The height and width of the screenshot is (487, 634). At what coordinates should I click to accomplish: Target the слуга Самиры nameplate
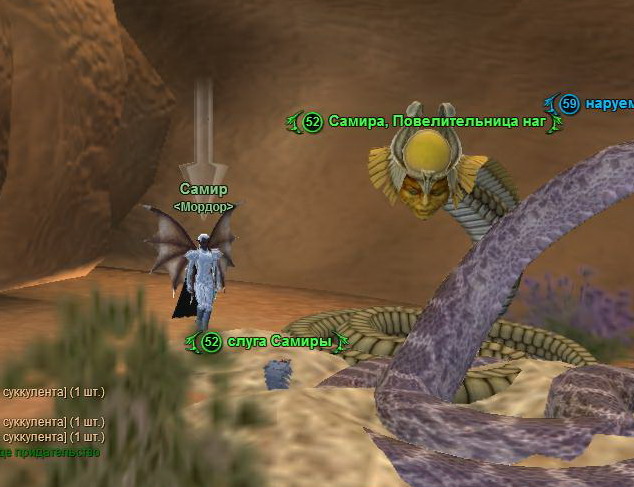click(278, 342)
